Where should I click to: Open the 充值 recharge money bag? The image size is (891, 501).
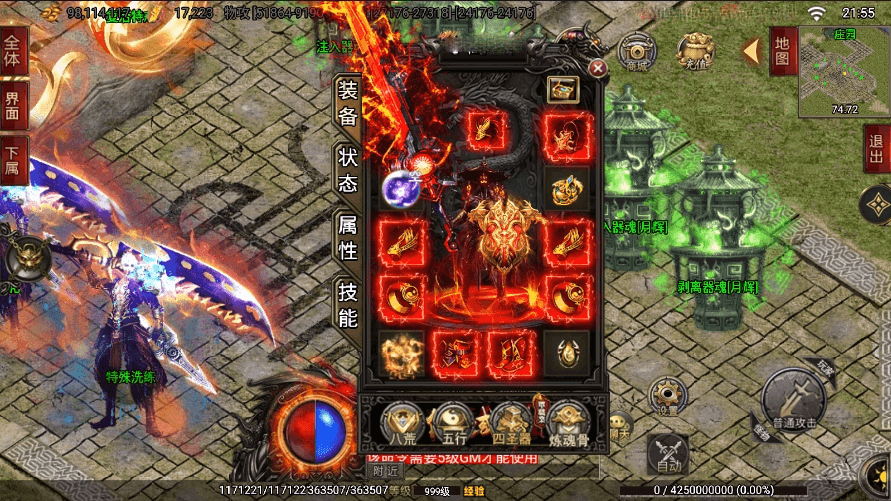(x=695, y=50)
